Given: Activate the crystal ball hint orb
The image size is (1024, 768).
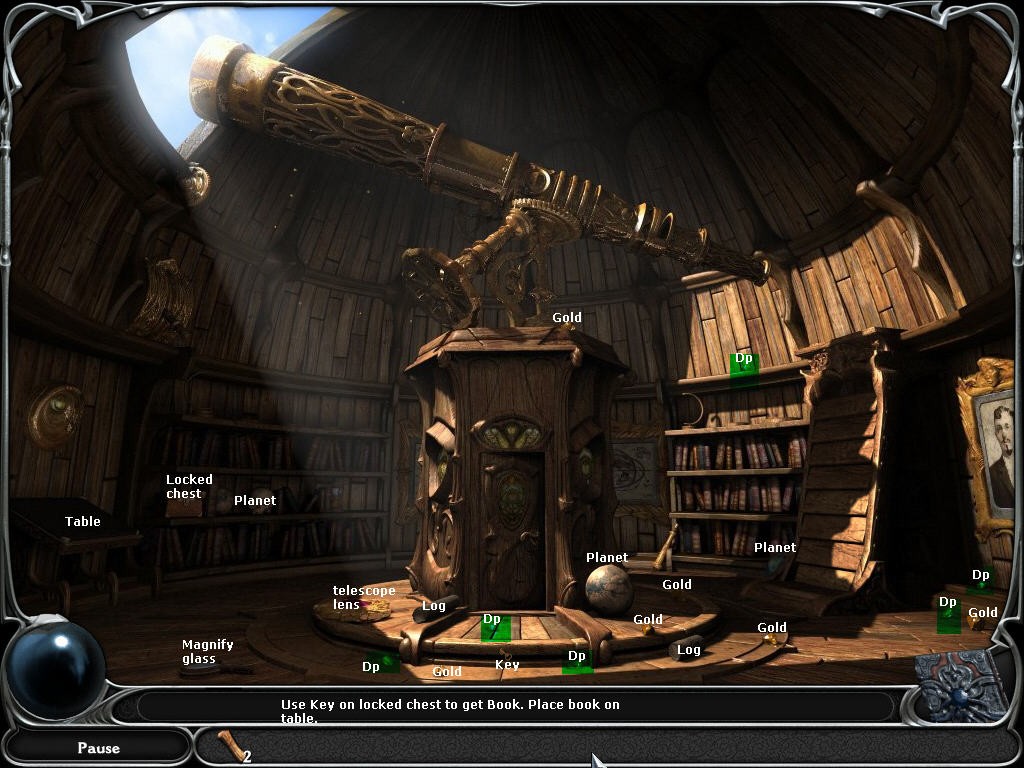Looking at the screenshot, I should point(56,669).
